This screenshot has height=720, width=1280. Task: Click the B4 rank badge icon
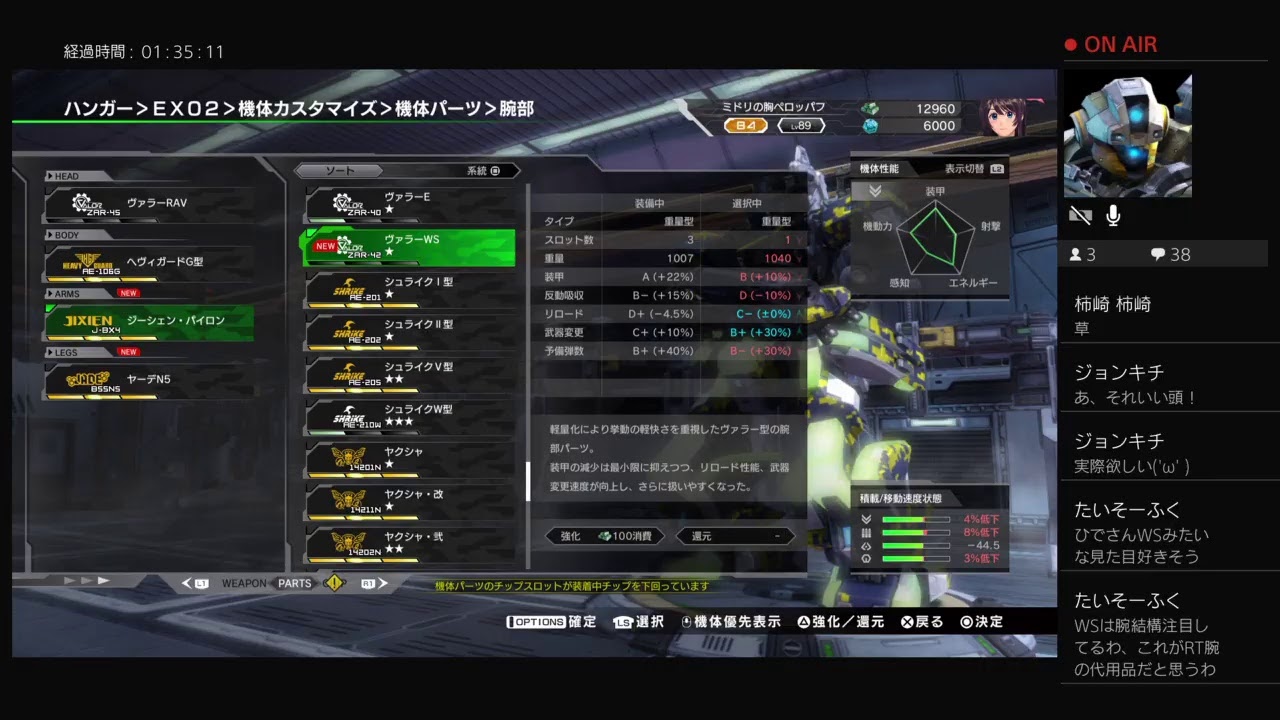click(745, 125)
